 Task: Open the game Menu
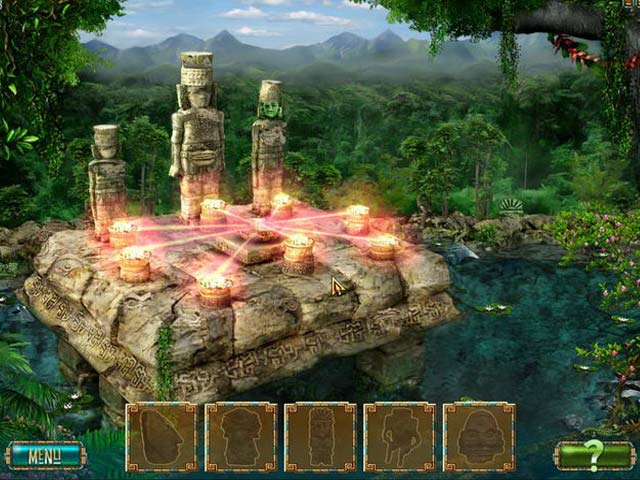coord(45,456)
